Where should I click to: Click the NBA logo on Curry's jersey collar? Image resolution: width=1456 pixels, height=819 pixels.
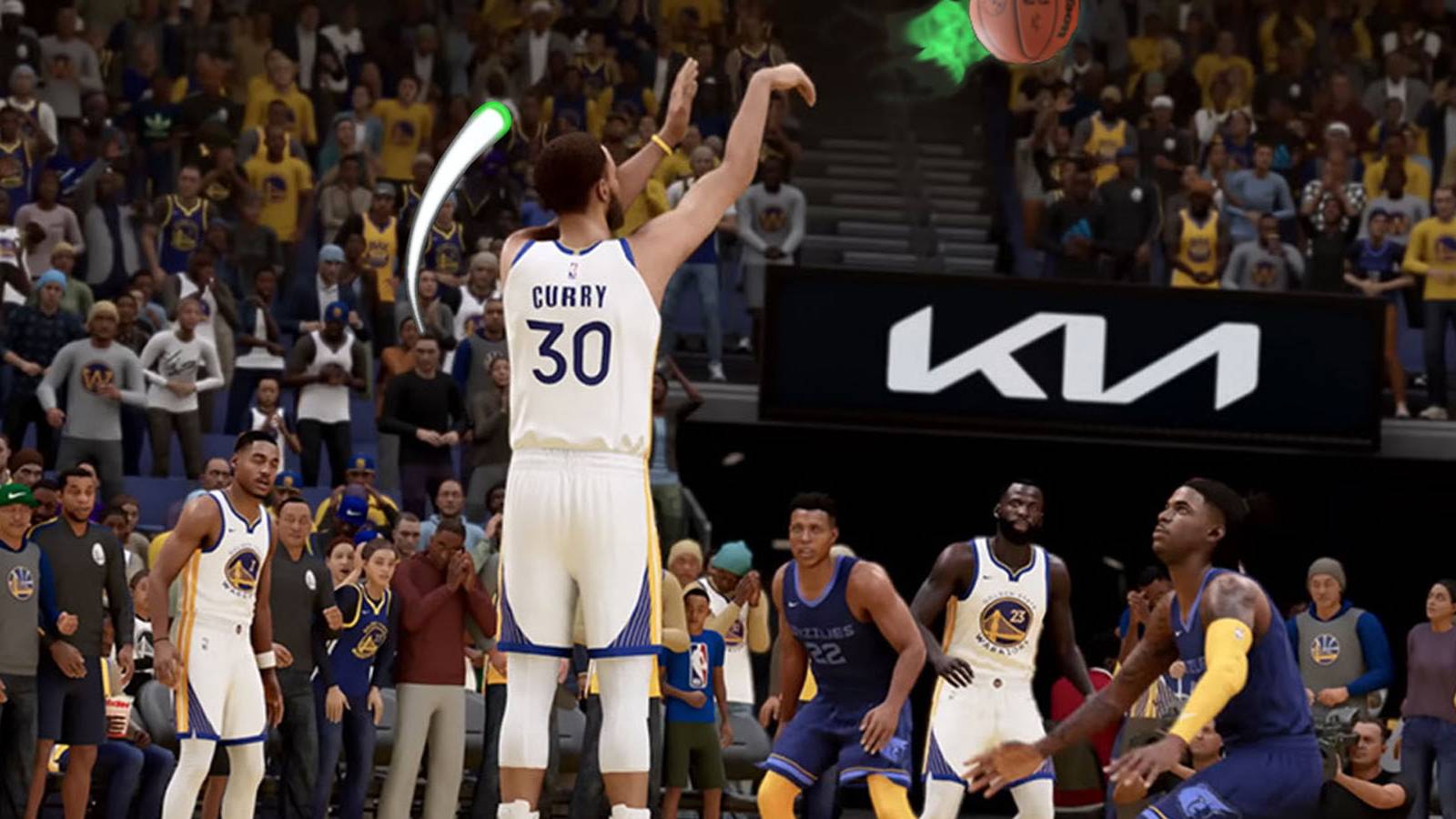574,269
